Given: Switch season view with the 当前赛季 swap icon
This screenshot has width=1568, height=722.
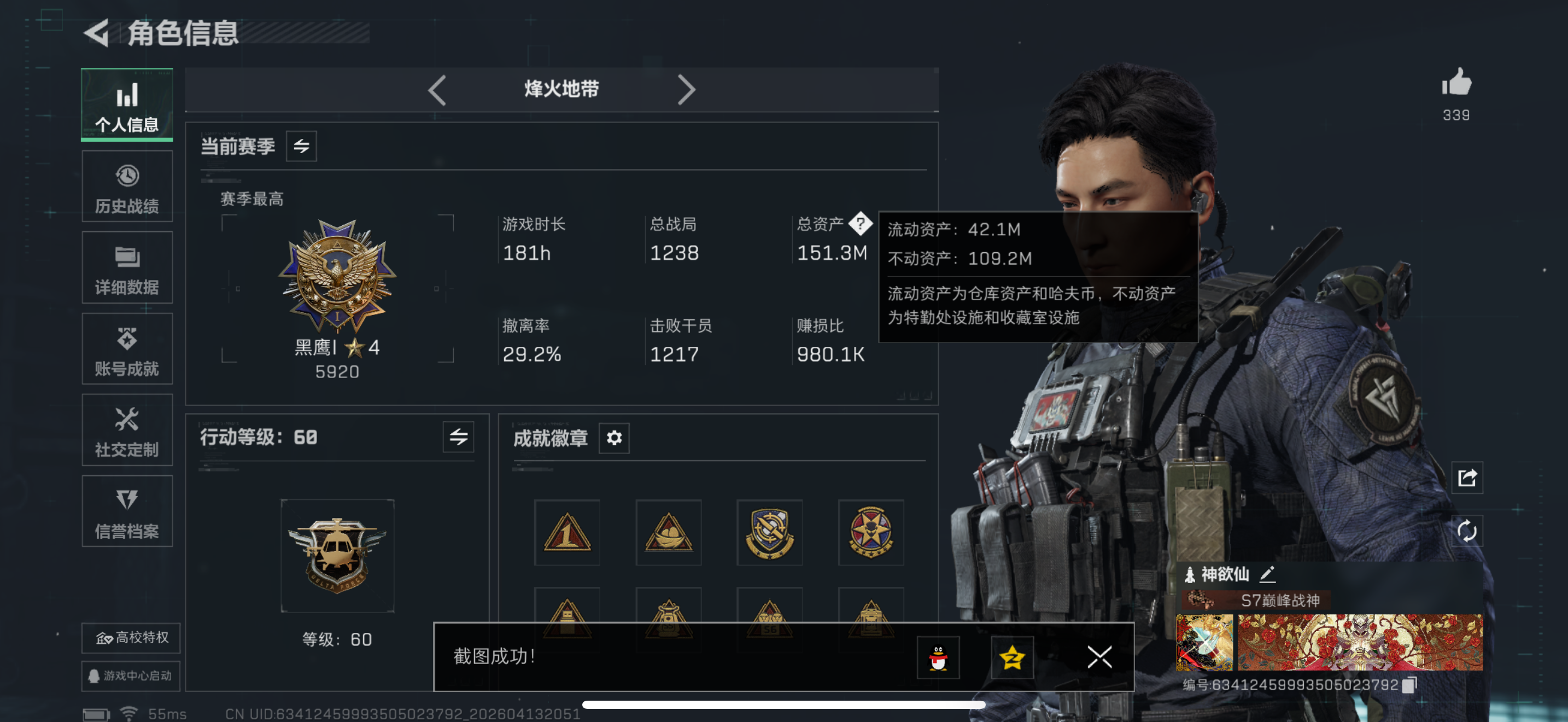Looking at the screenshot, I should click(x=302, y=146).
